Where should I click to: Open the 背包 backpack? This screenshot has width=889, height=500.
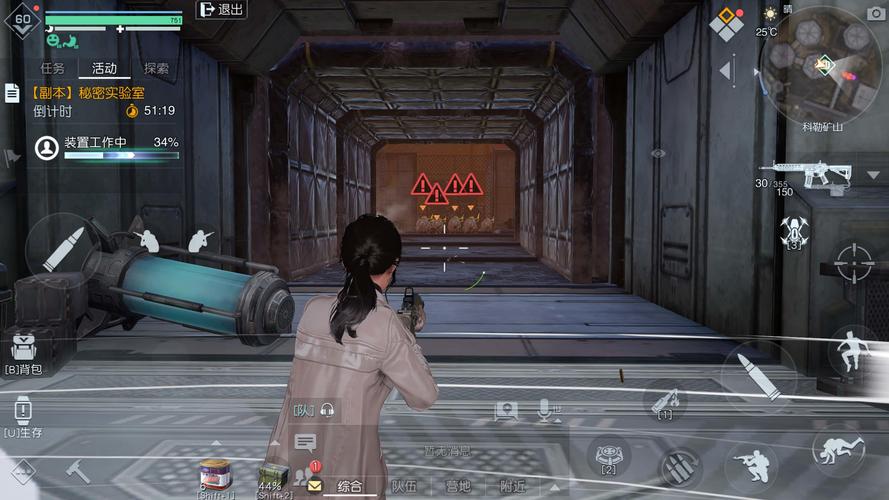tap(24, 352)
